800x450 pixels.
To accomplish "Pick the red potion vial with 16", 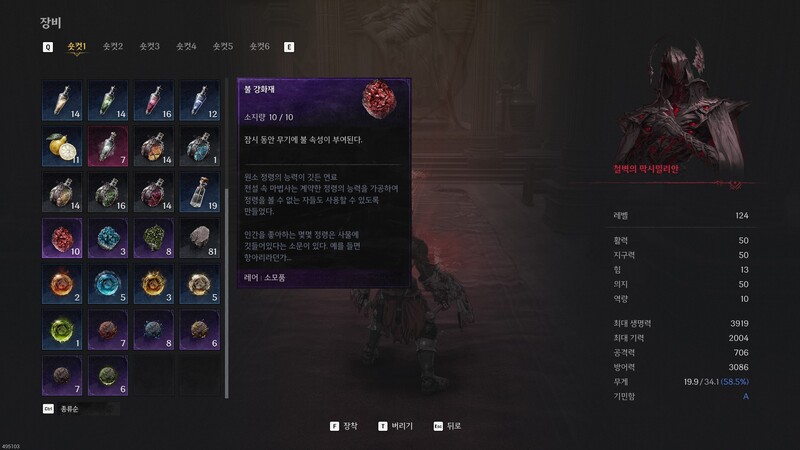I will [153, 100].
